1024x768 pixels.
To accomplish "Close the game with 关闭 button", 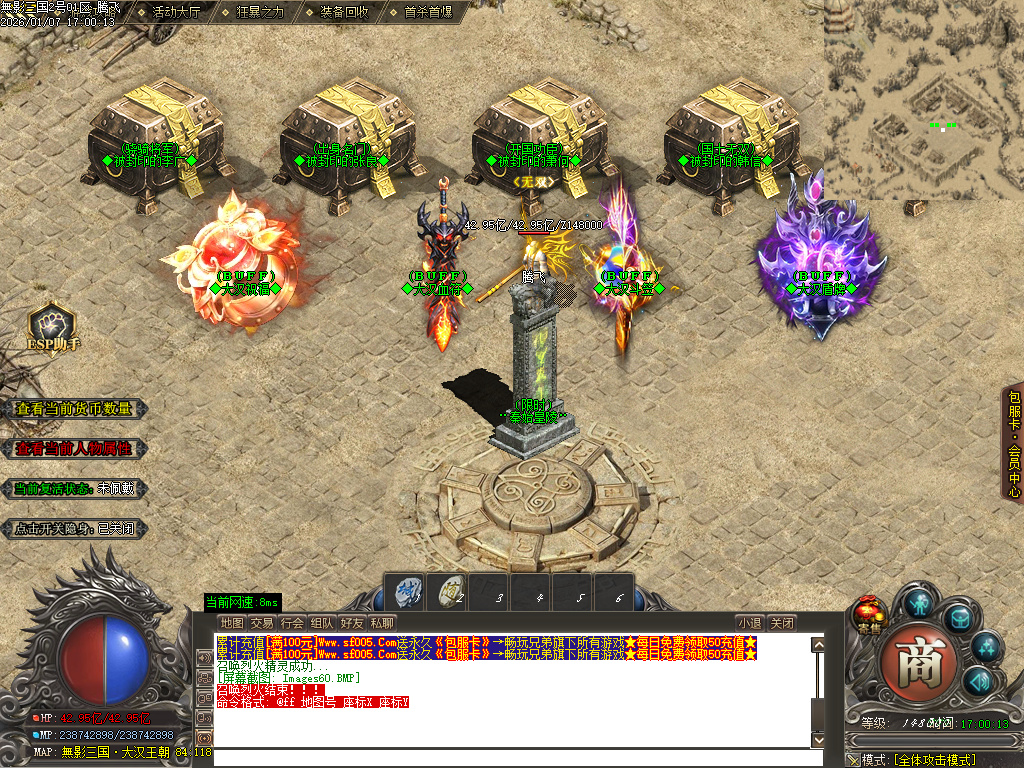I will pos(782,623).
